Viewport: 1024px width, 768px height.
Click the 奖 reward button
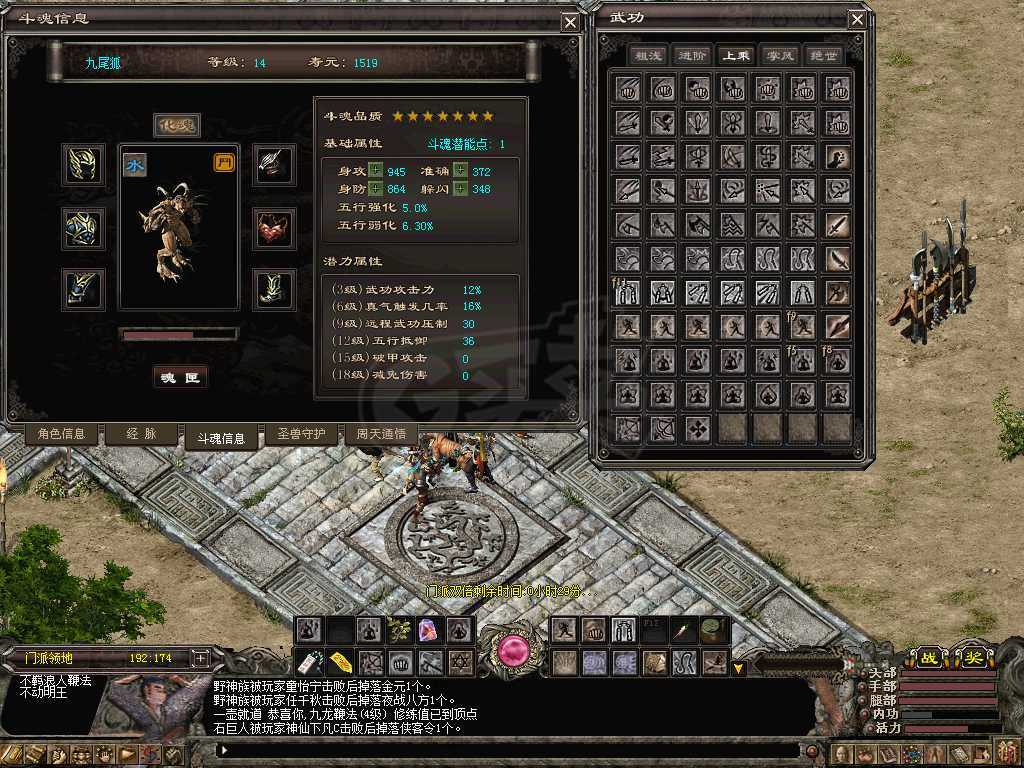coord(972,657)
